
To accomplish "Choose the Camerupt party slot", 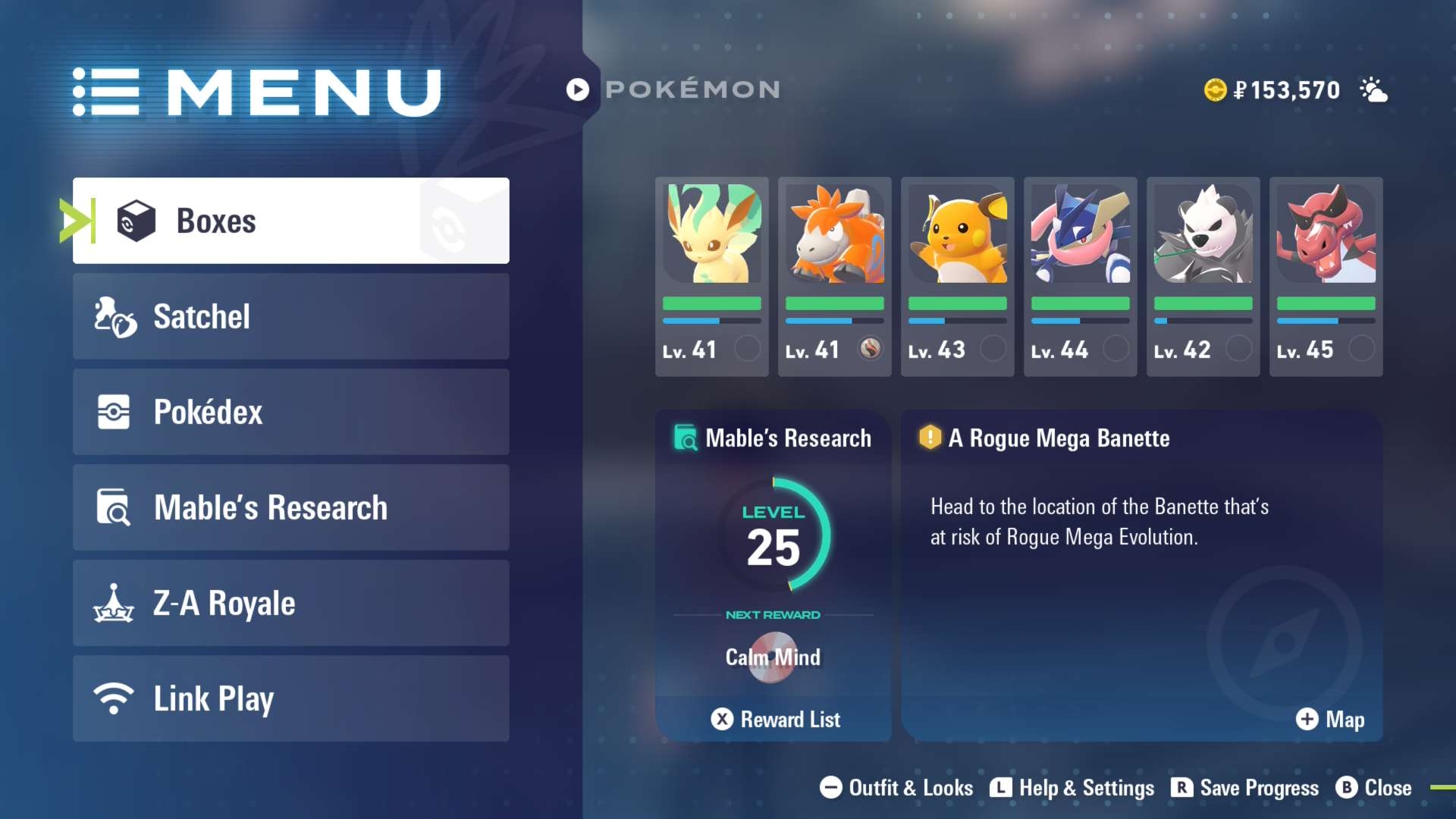I will point(834,276).
